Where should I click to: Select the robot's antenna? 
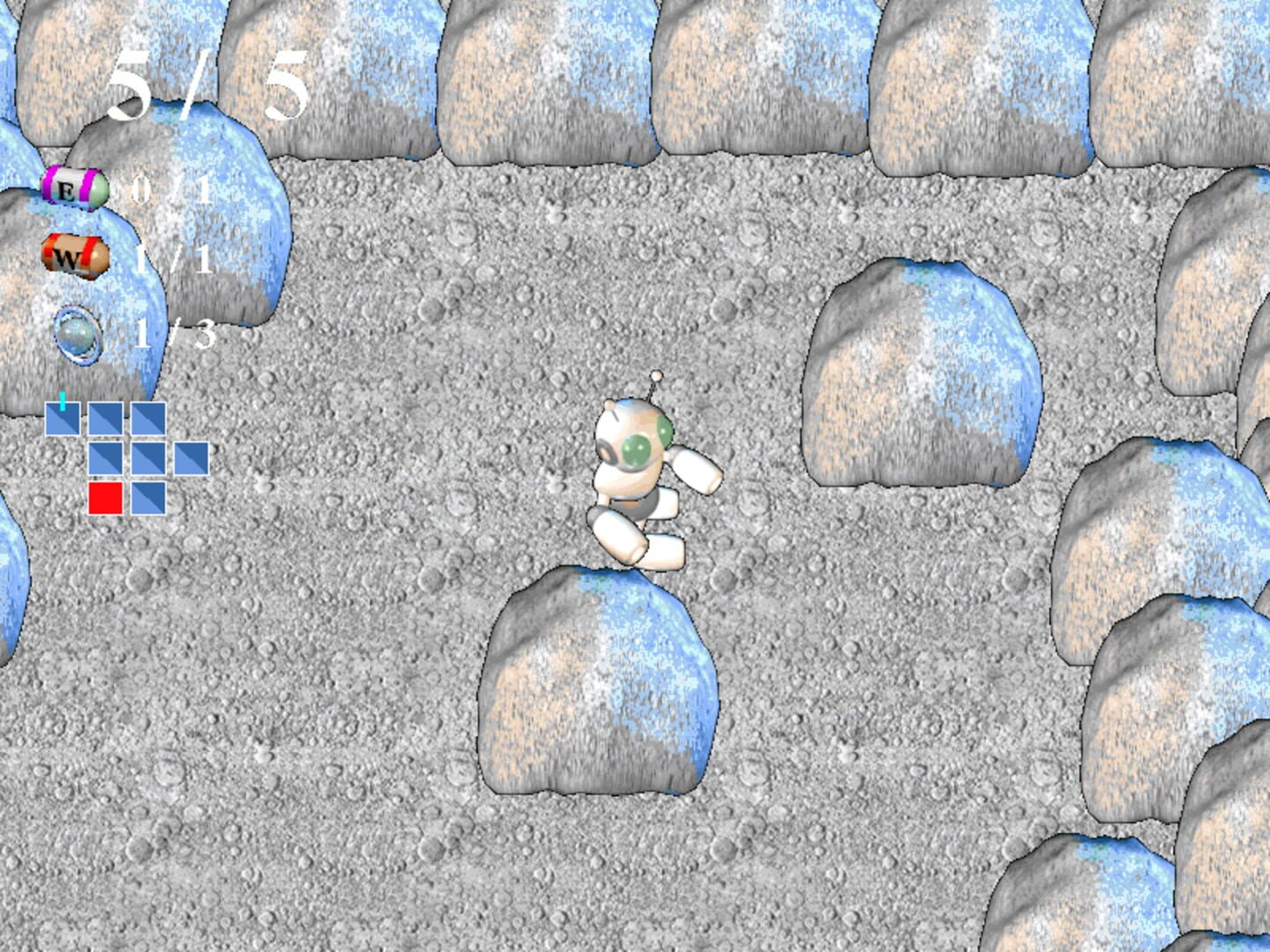point(656,379)
